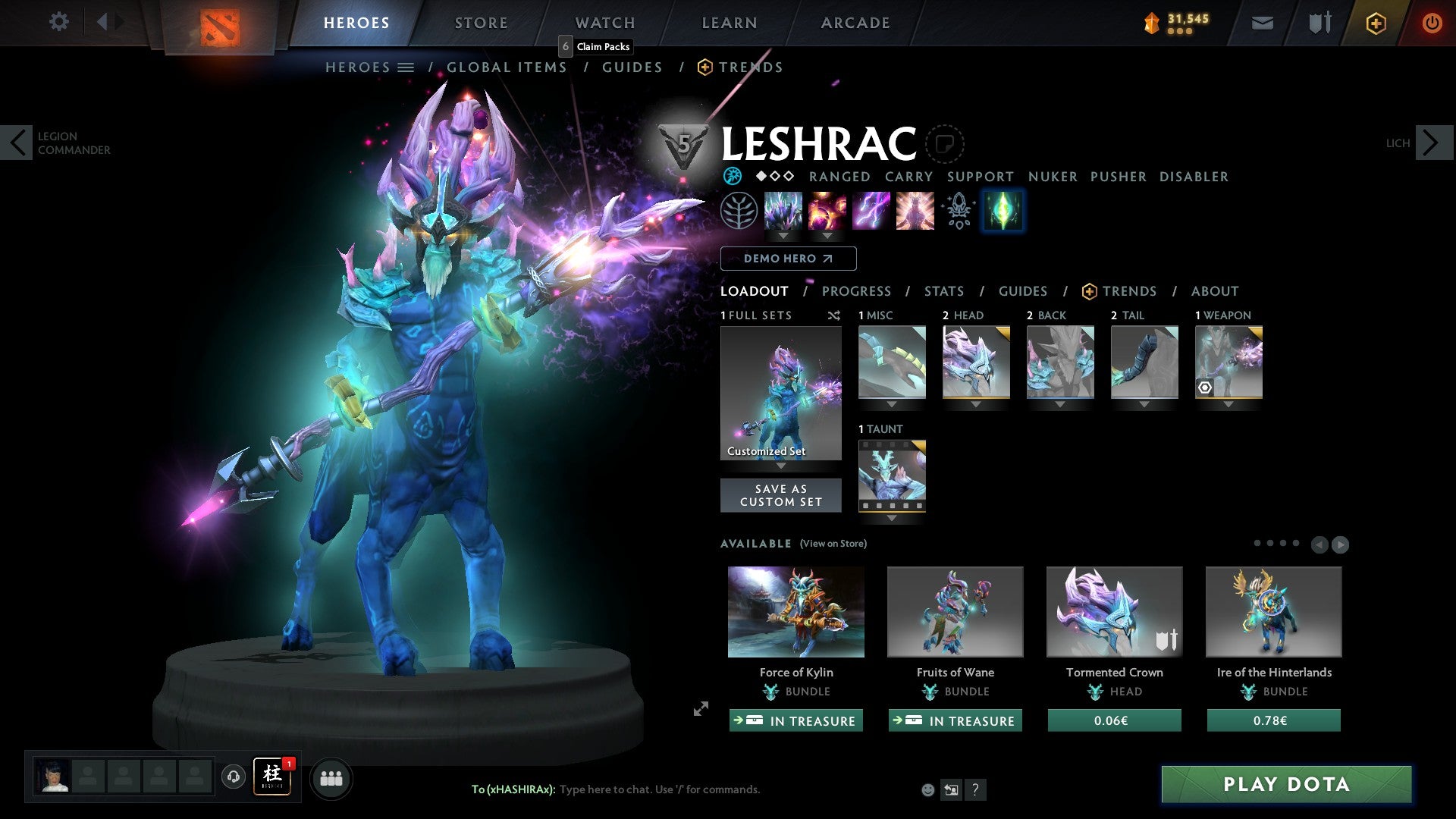Click the Dota 2 logo in the top bar
Screen dimensions: 1456x819
221,26
